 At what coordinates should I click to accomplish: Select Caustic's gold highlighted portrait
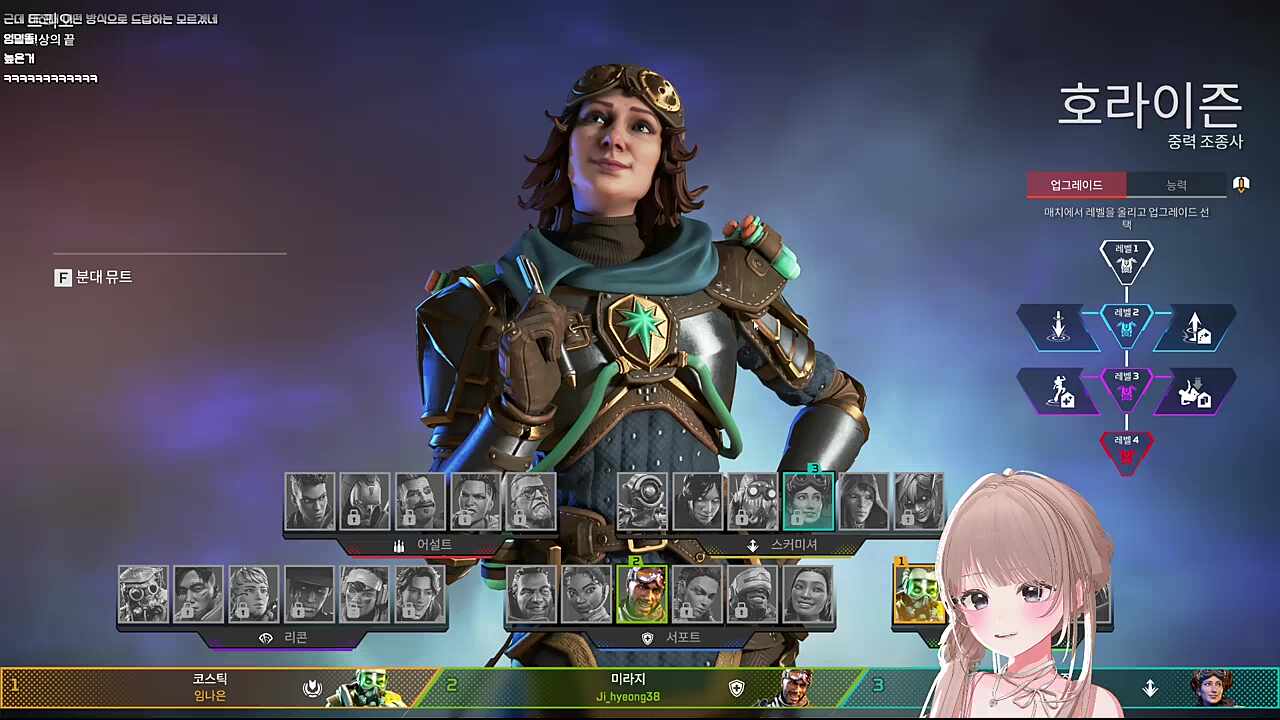(x=918, y=594)
